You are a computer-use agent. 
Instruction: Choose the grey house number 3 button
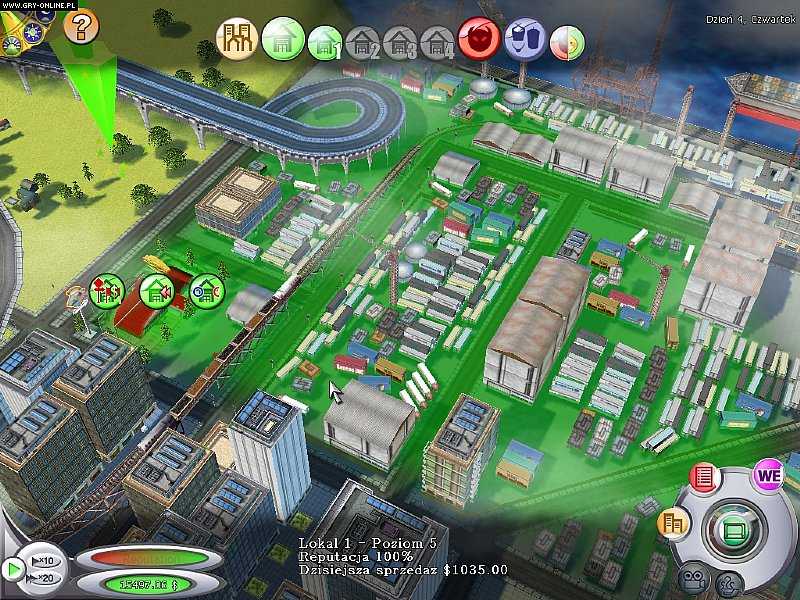point(401,44)
